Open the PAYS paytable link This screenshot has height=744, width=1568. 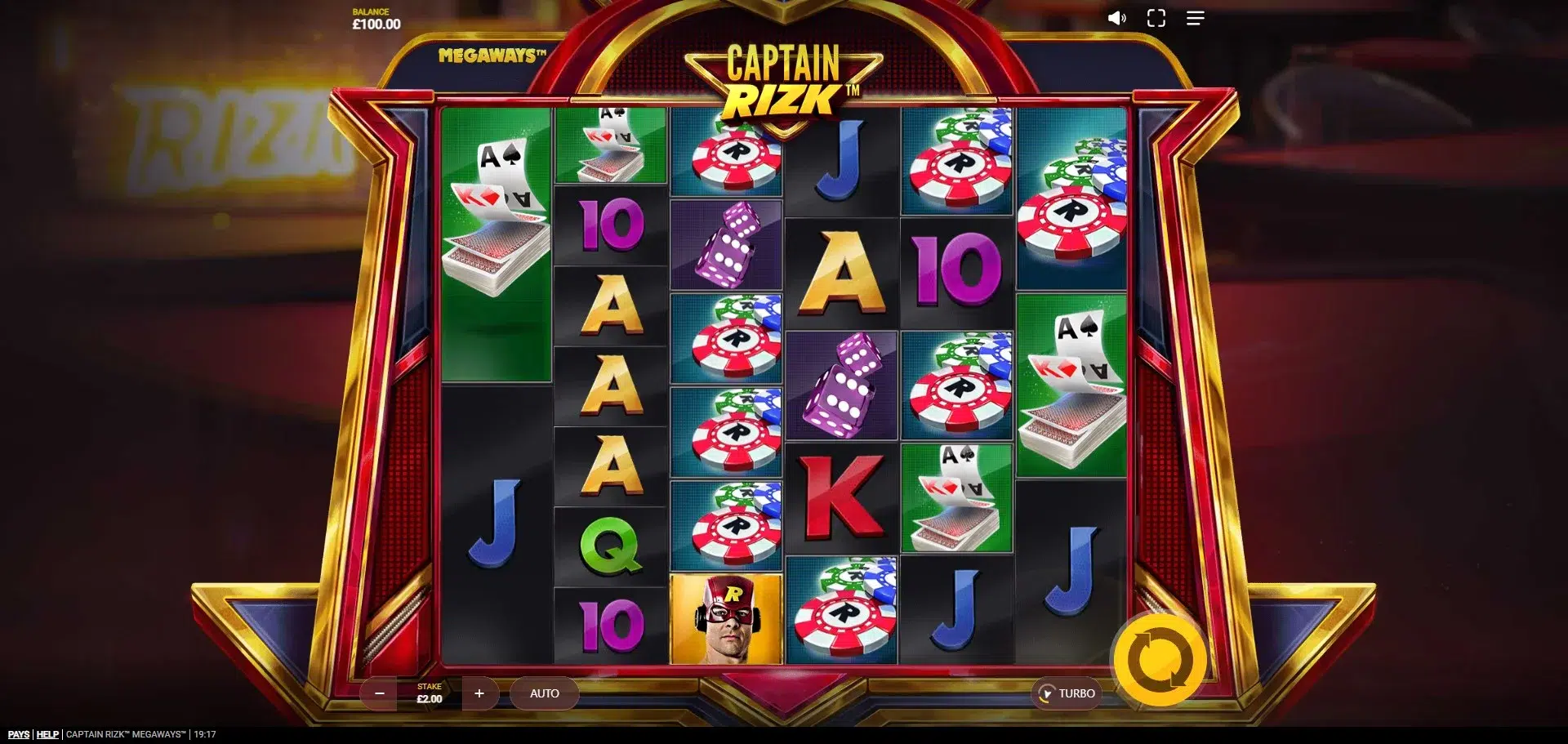(x=19, y=734)
